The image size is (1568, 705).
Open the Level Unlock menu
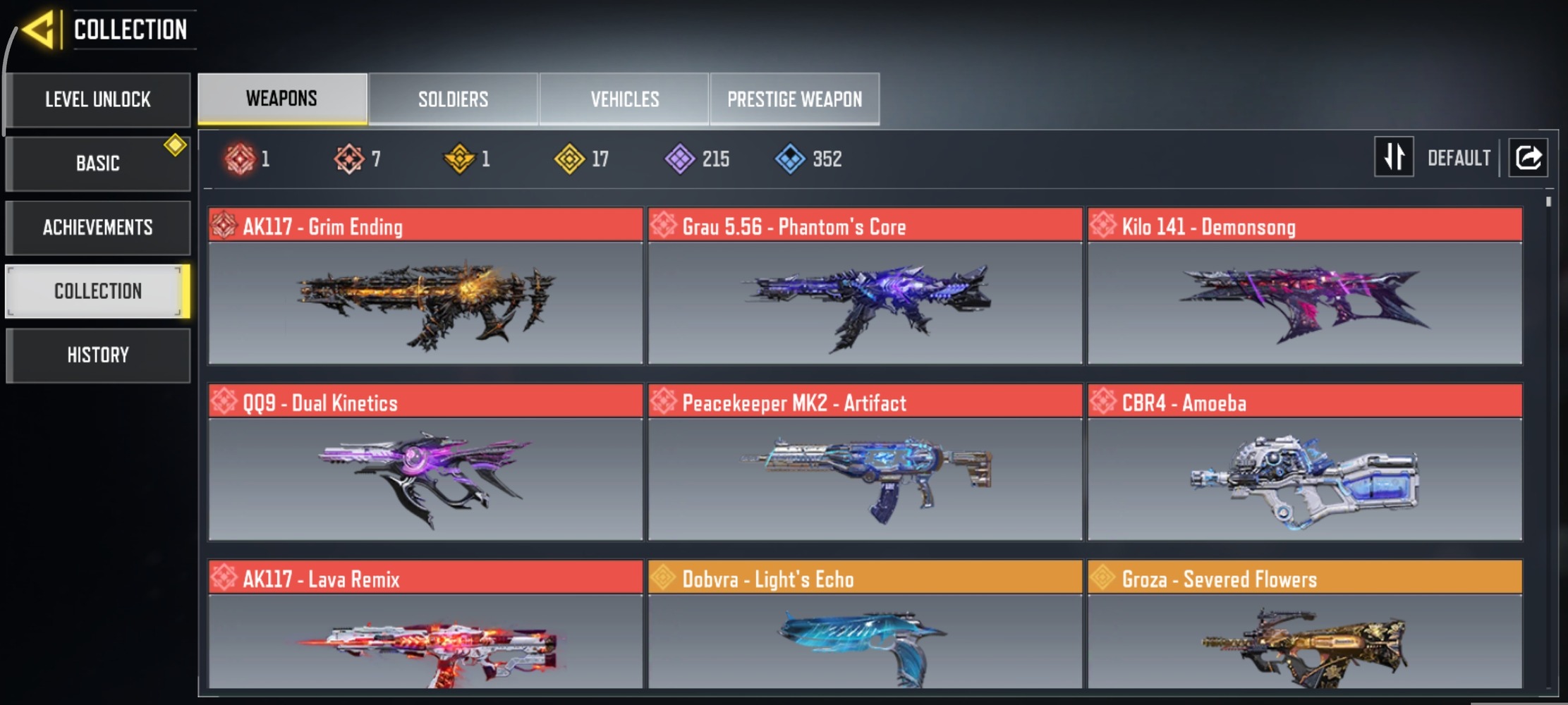coord(98,99)
